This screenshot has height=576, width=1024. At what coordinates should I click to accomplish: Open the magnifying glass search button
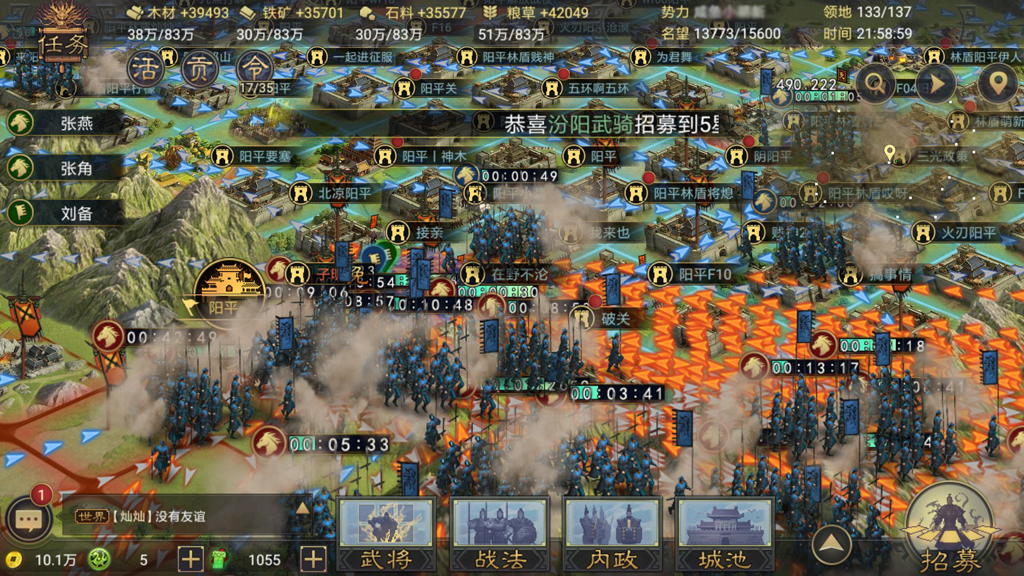(x=876, y=84)
